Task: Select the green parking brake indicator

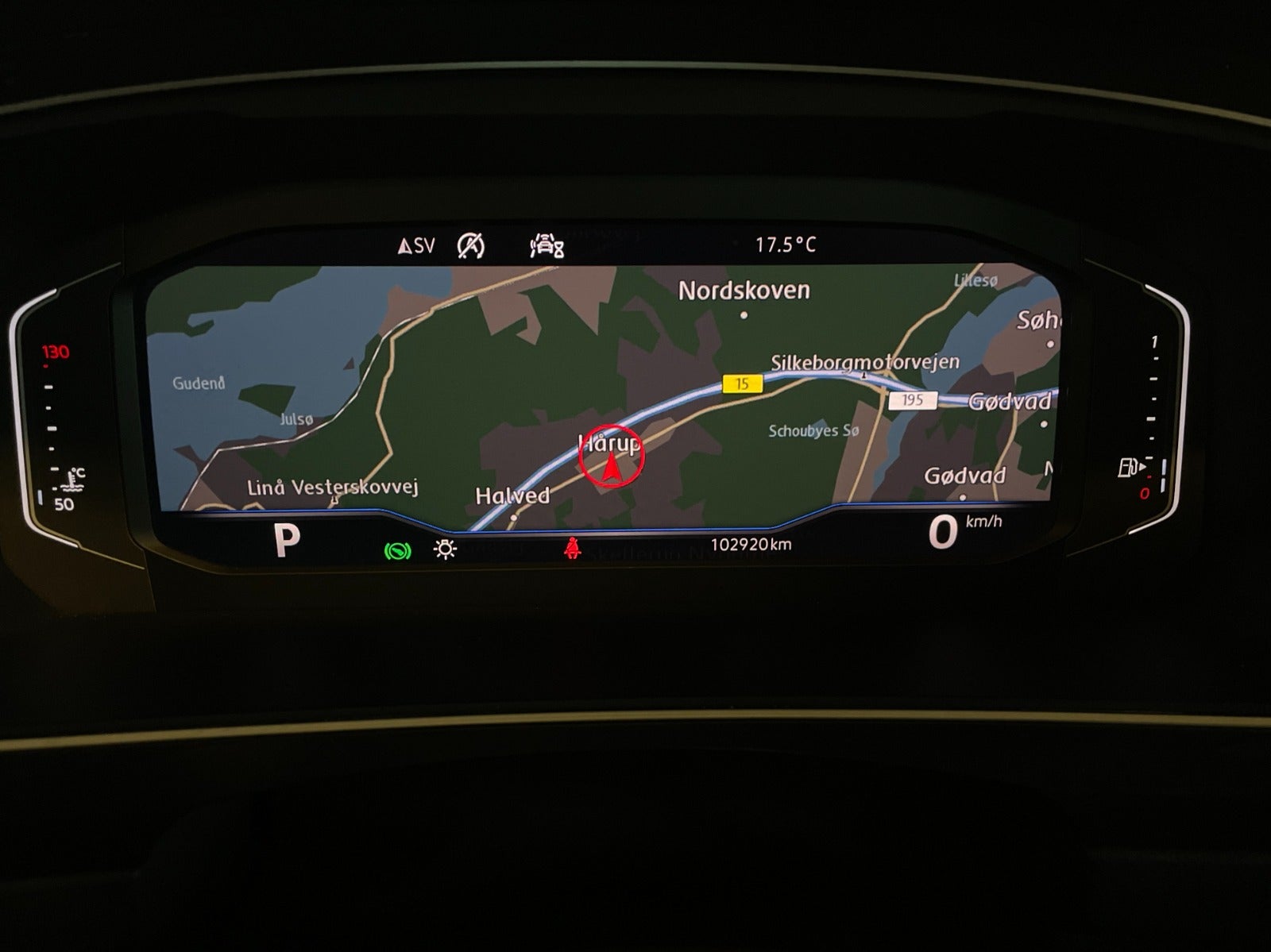Action: 397,549
